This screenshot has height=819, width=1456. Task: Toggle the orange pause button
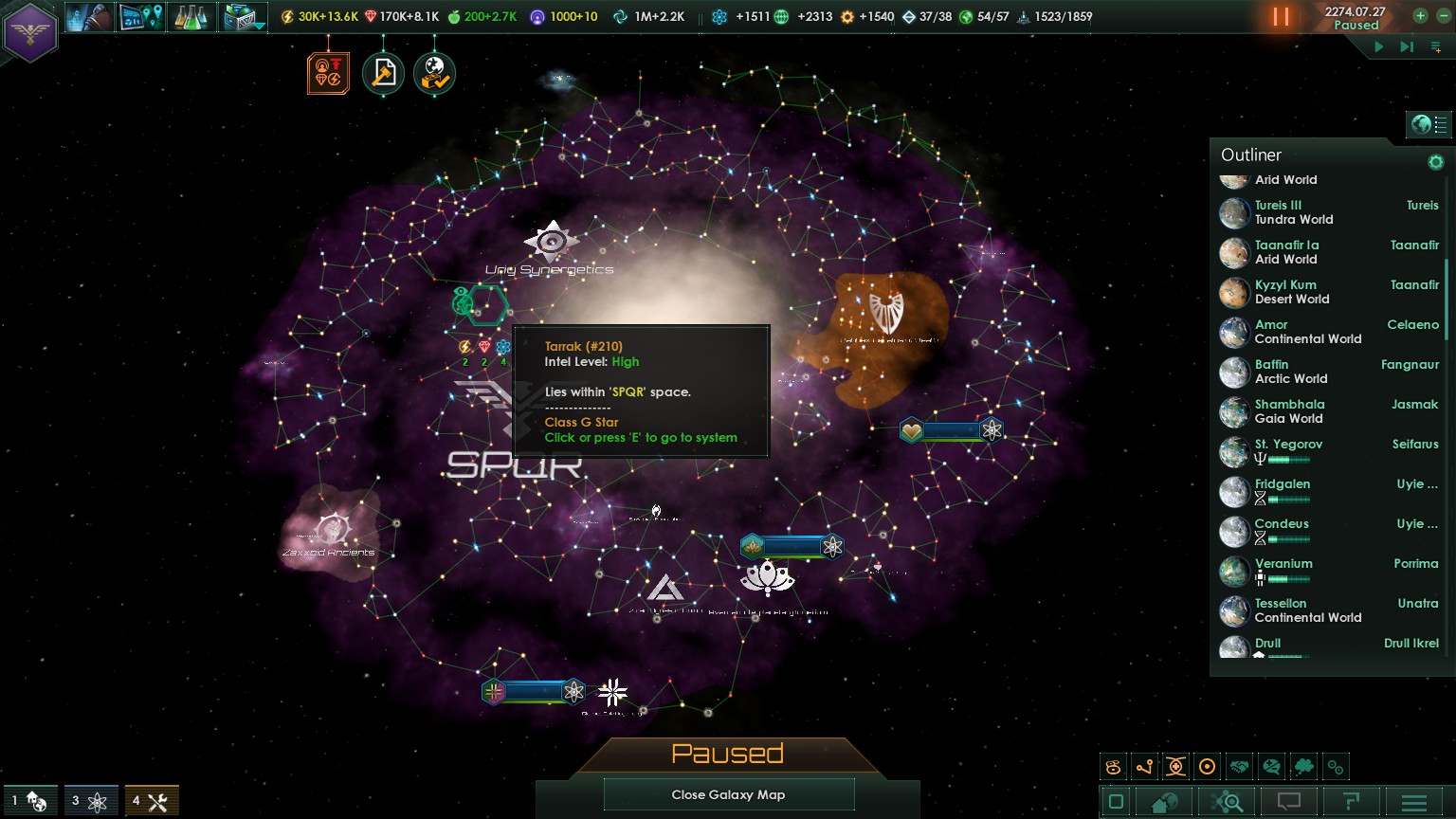[1281, 17]
